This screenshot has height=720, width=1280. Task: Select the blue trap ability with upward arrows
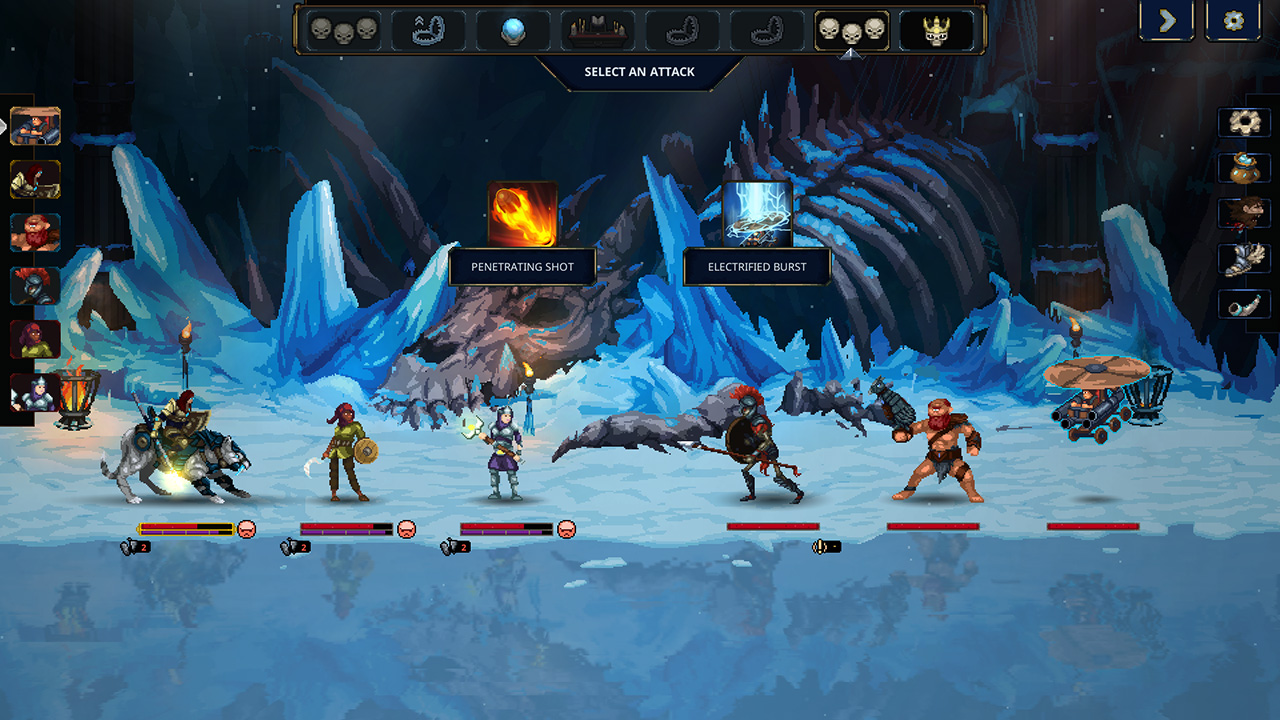pyautogui.click(x=427, y=30)
